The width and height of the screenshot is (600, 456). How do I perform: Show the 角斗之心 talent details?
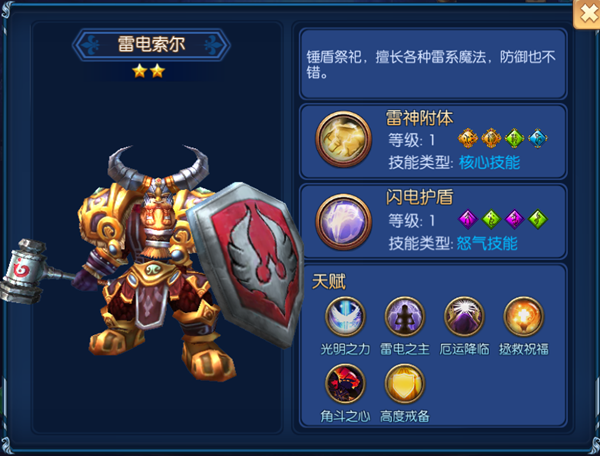pos(345,383)
